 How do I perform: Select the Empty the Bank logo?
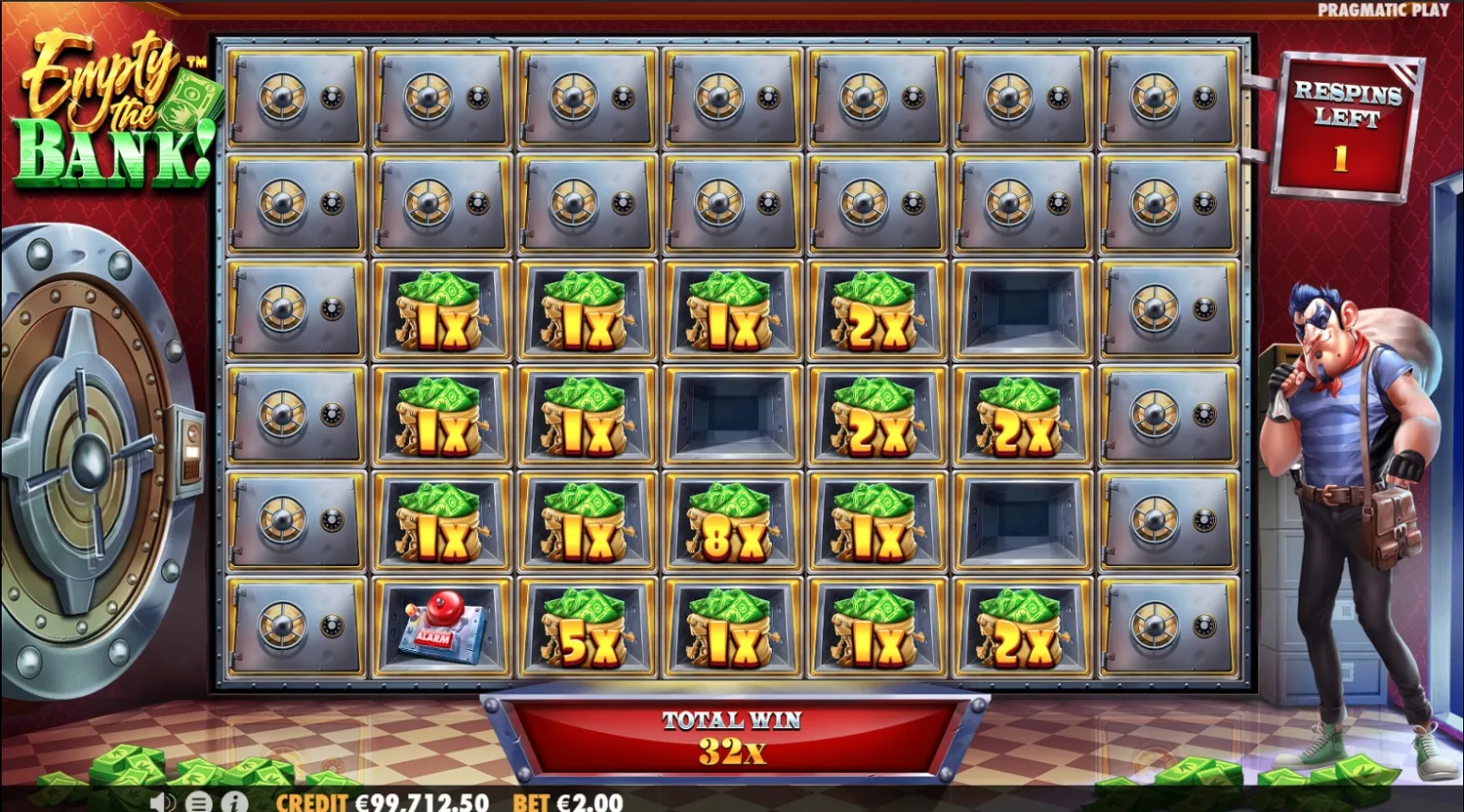[112, 107]
